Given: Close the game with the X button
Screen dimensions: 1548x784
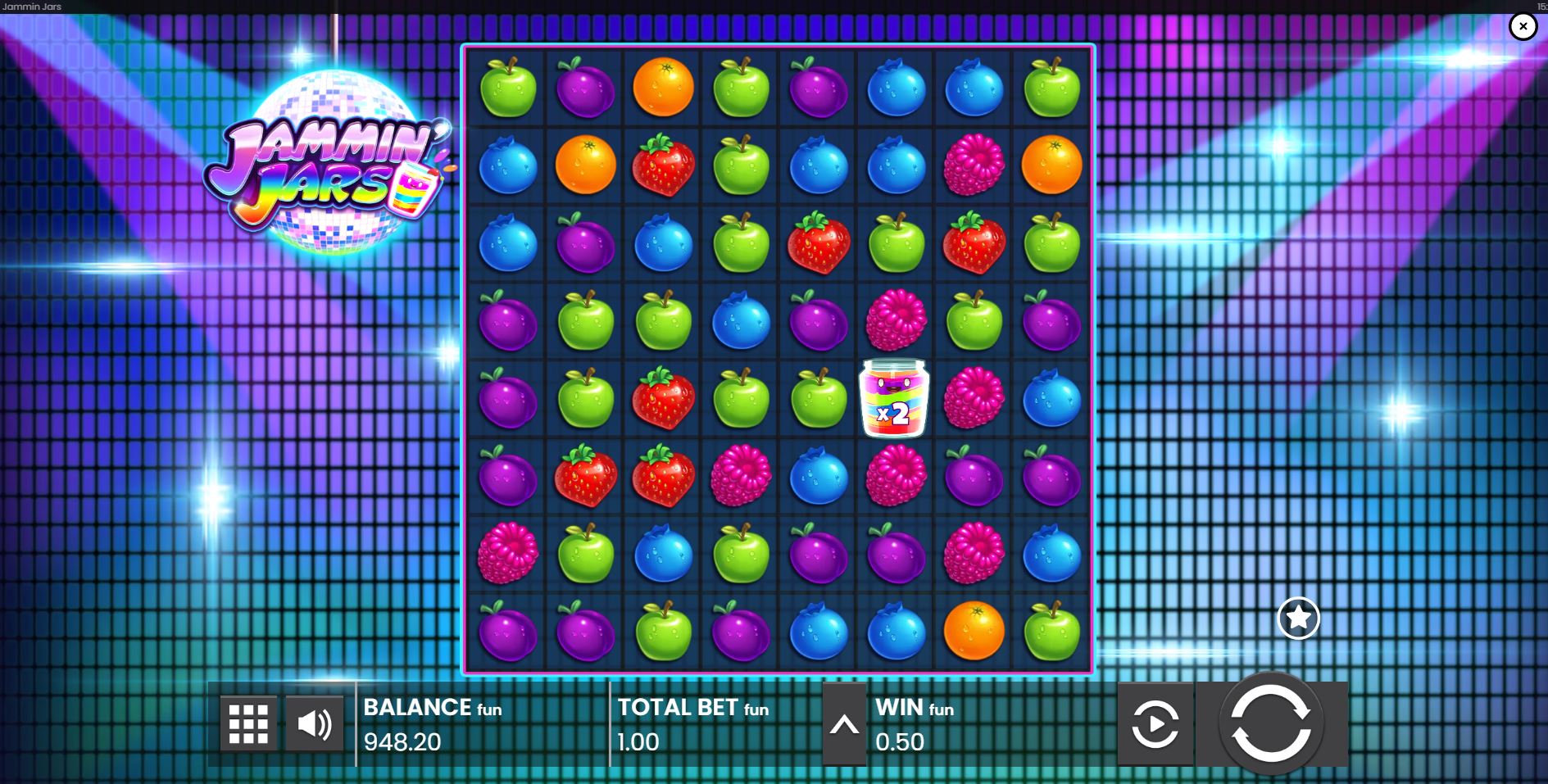Looking at the screenshot, I should coord(1523,26).
